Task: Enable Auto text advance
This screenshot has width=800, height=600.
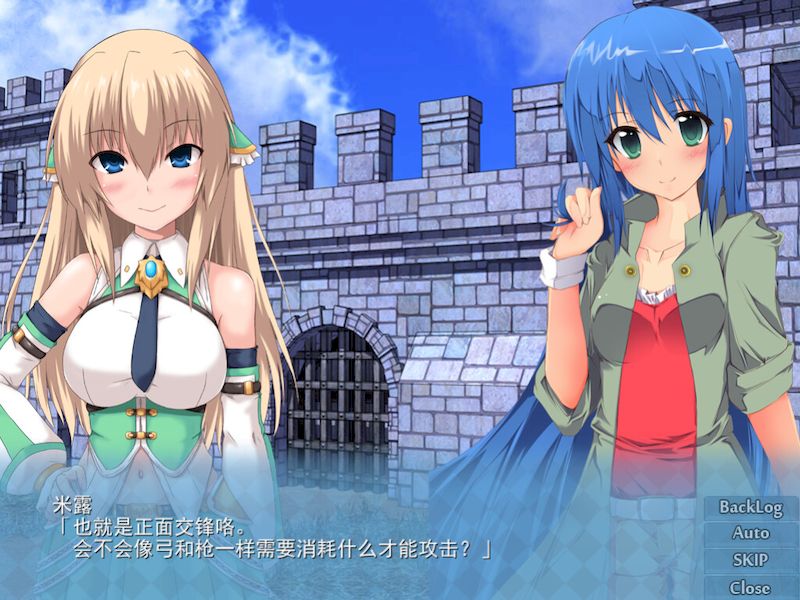Action: point(750,534)
